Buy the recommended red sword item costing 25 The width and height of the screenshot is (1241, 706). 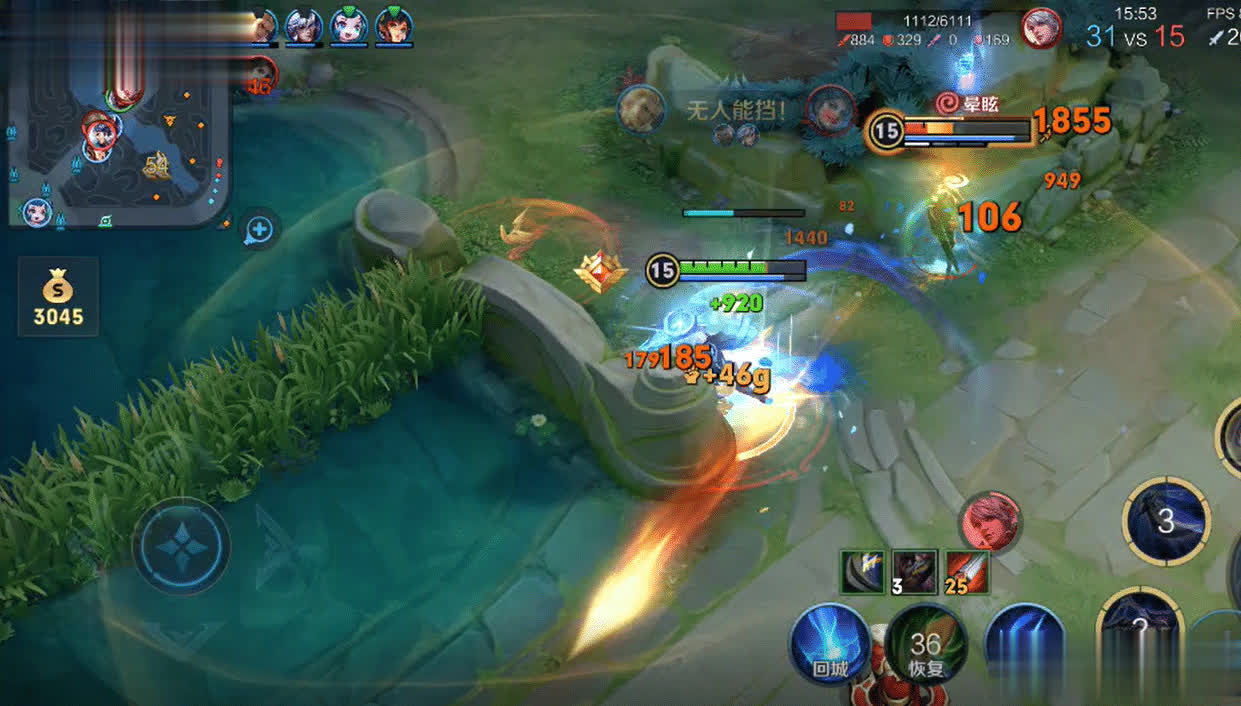click(x=966, y=572)
